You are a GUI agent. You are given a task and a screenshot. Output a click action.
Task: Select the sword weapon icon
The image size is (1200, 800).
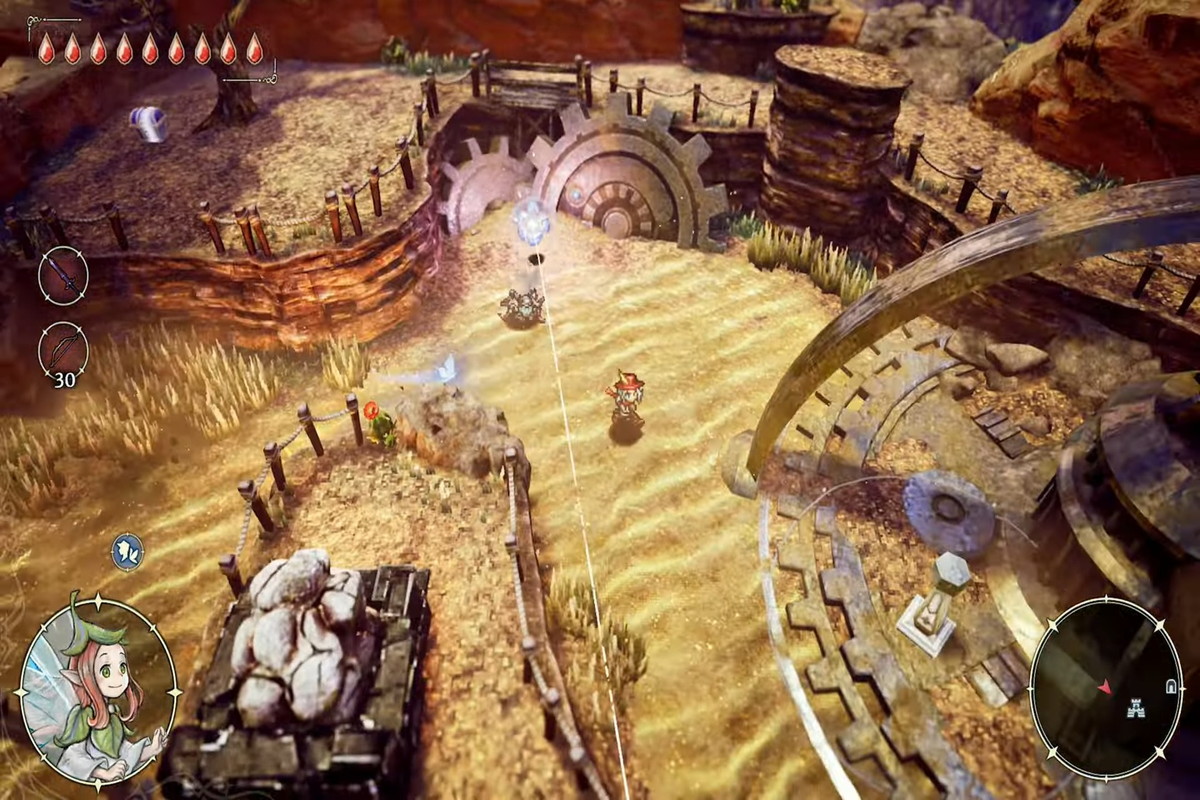tap(63, 275)
